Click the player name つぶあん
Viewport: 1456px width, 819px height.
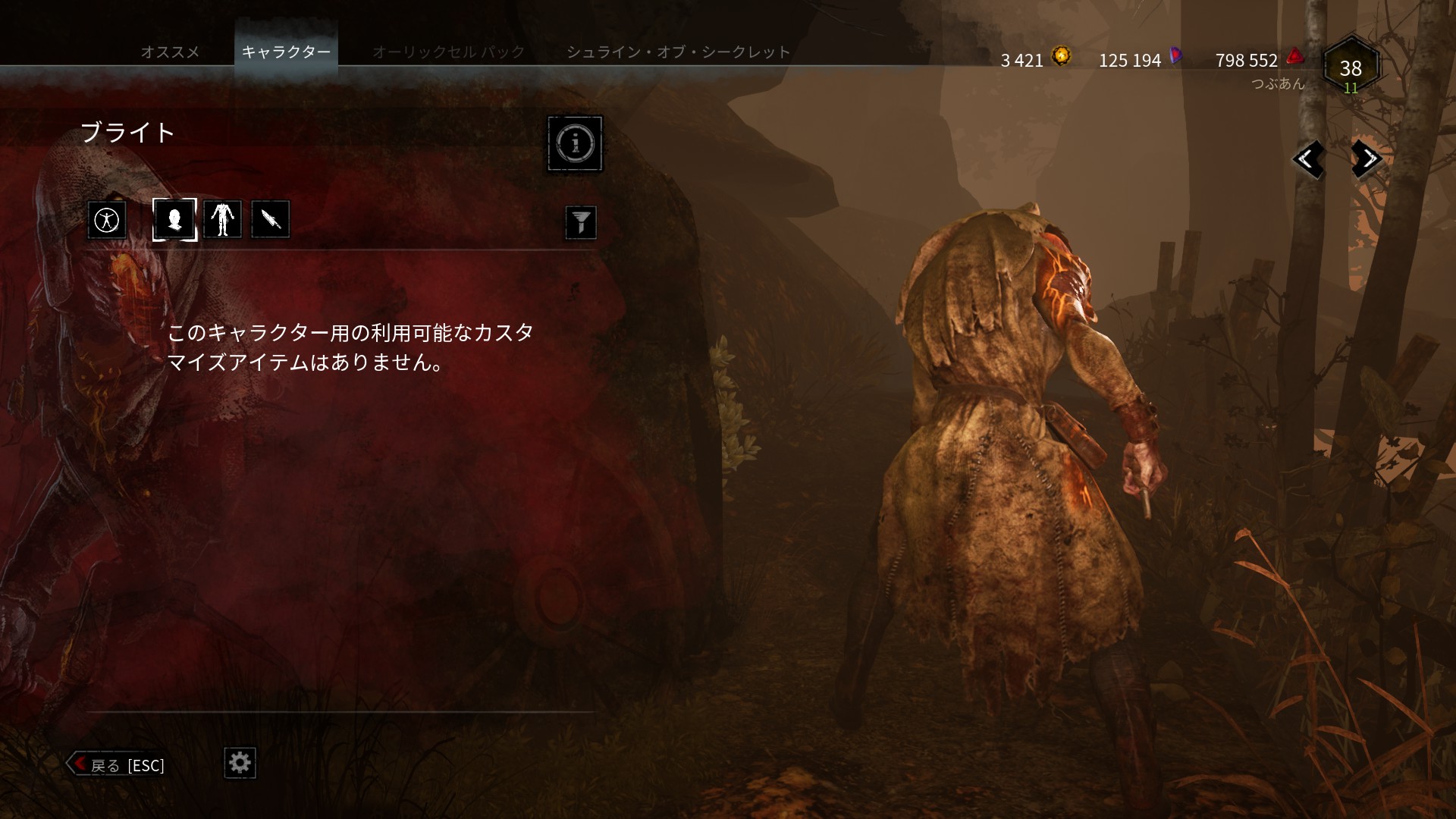(x=1279, y=84)
